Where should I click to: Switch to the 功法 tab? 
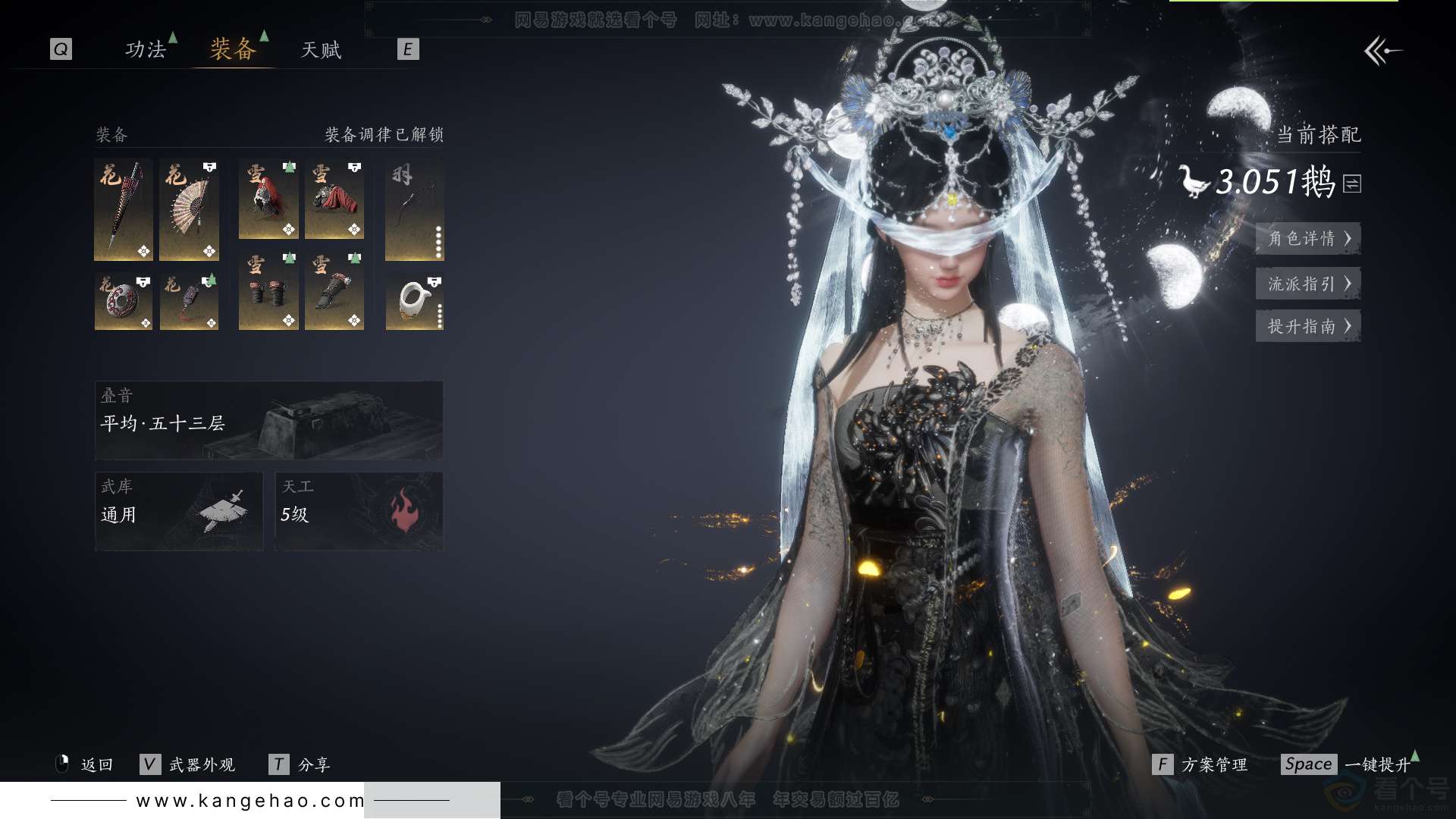(146, 50)
